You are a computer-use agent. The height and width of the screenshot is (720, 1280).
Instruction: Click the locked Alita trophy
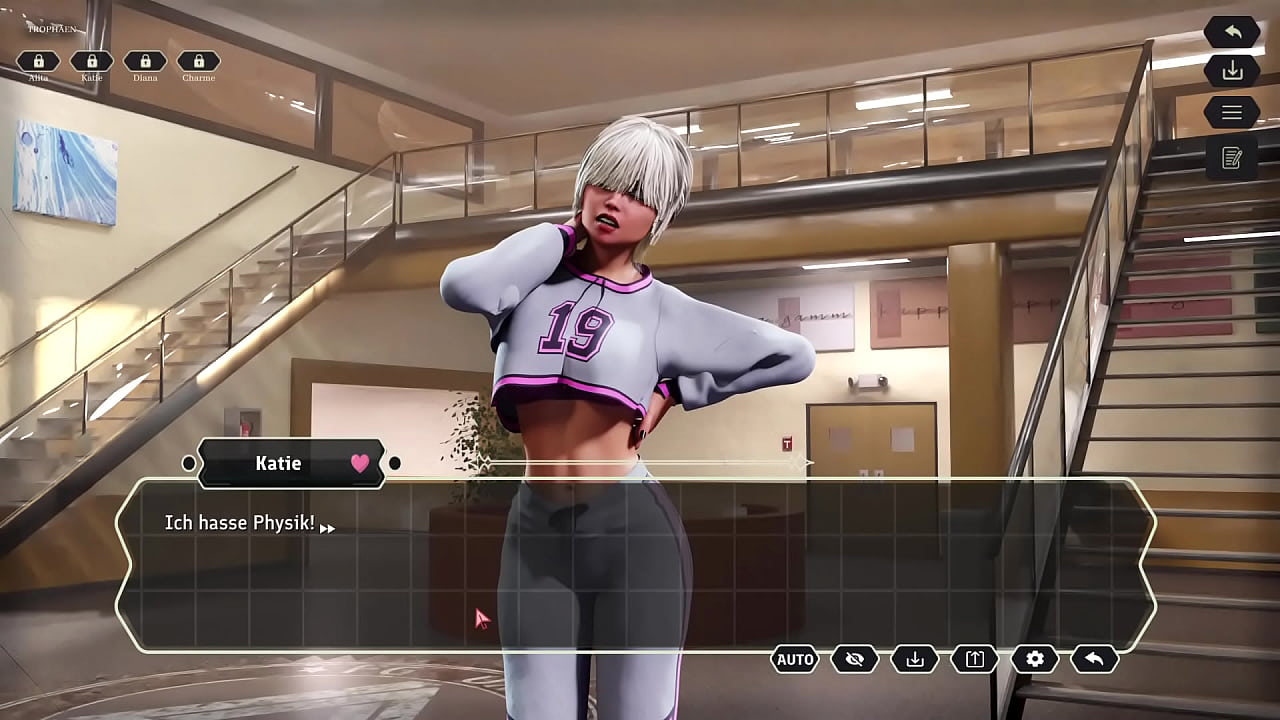[38, 62]
